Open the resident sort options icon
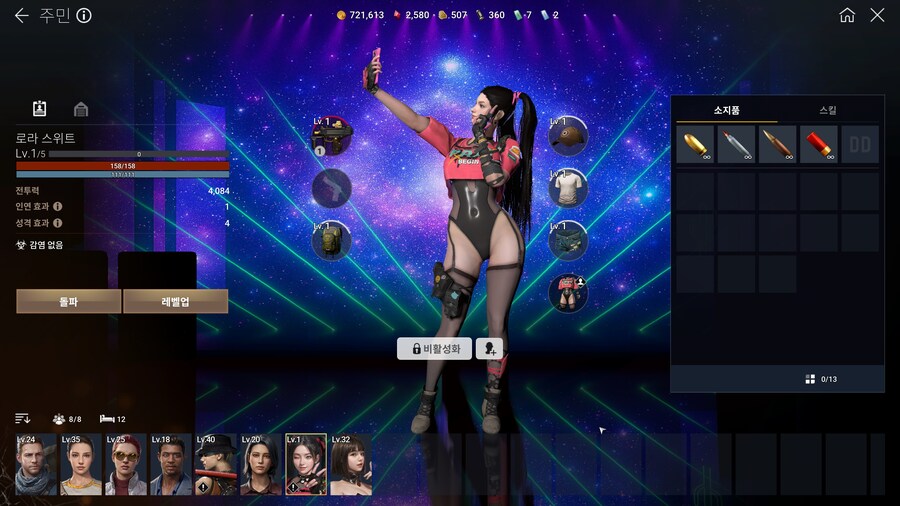Screen dimensions: 900x506 pyautogui.click(x=23, y=418)
